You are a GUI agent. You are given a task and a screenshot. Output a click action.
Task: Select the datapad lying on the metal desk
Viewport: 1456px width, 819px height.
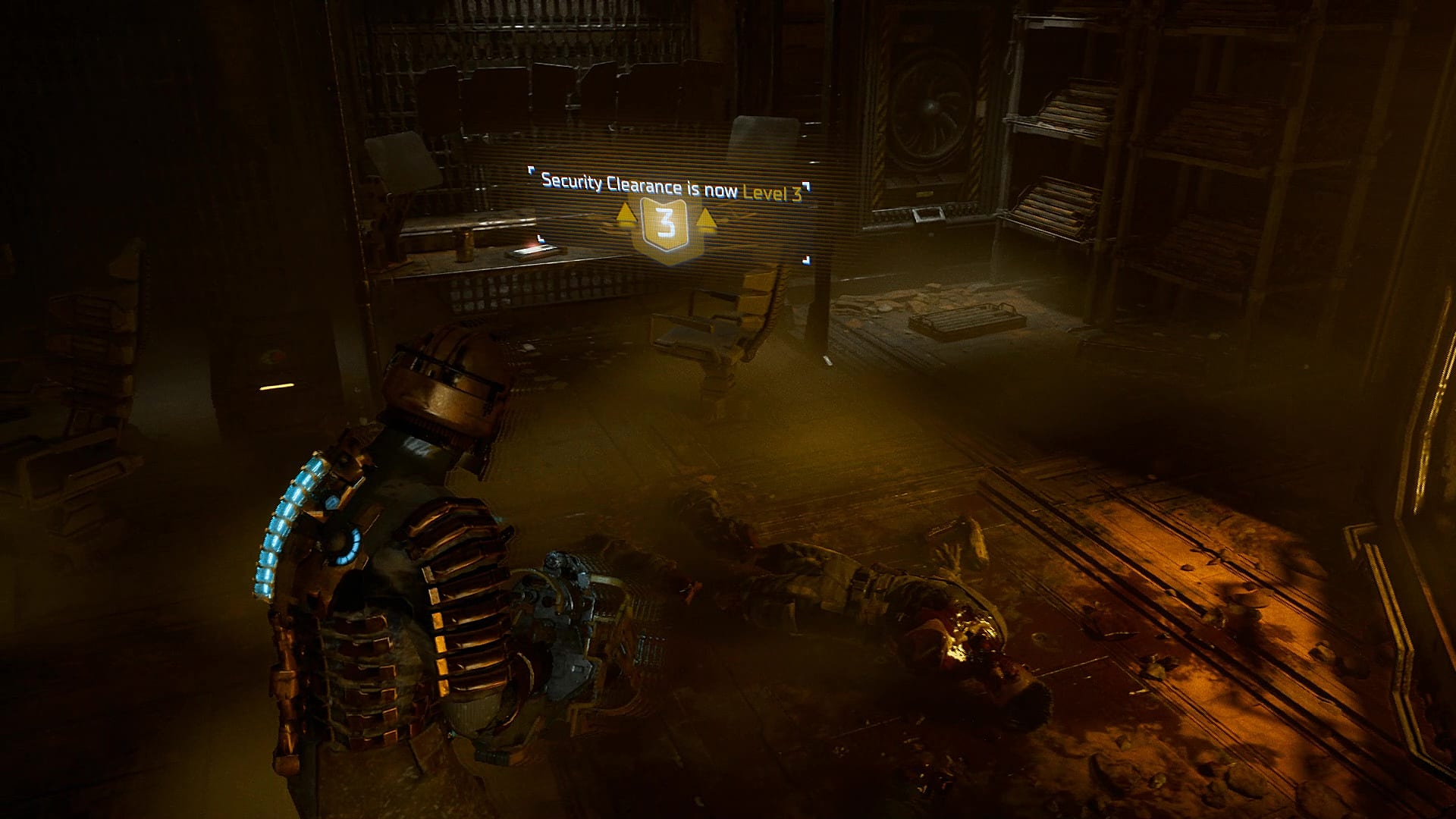[x=531, y=251]
